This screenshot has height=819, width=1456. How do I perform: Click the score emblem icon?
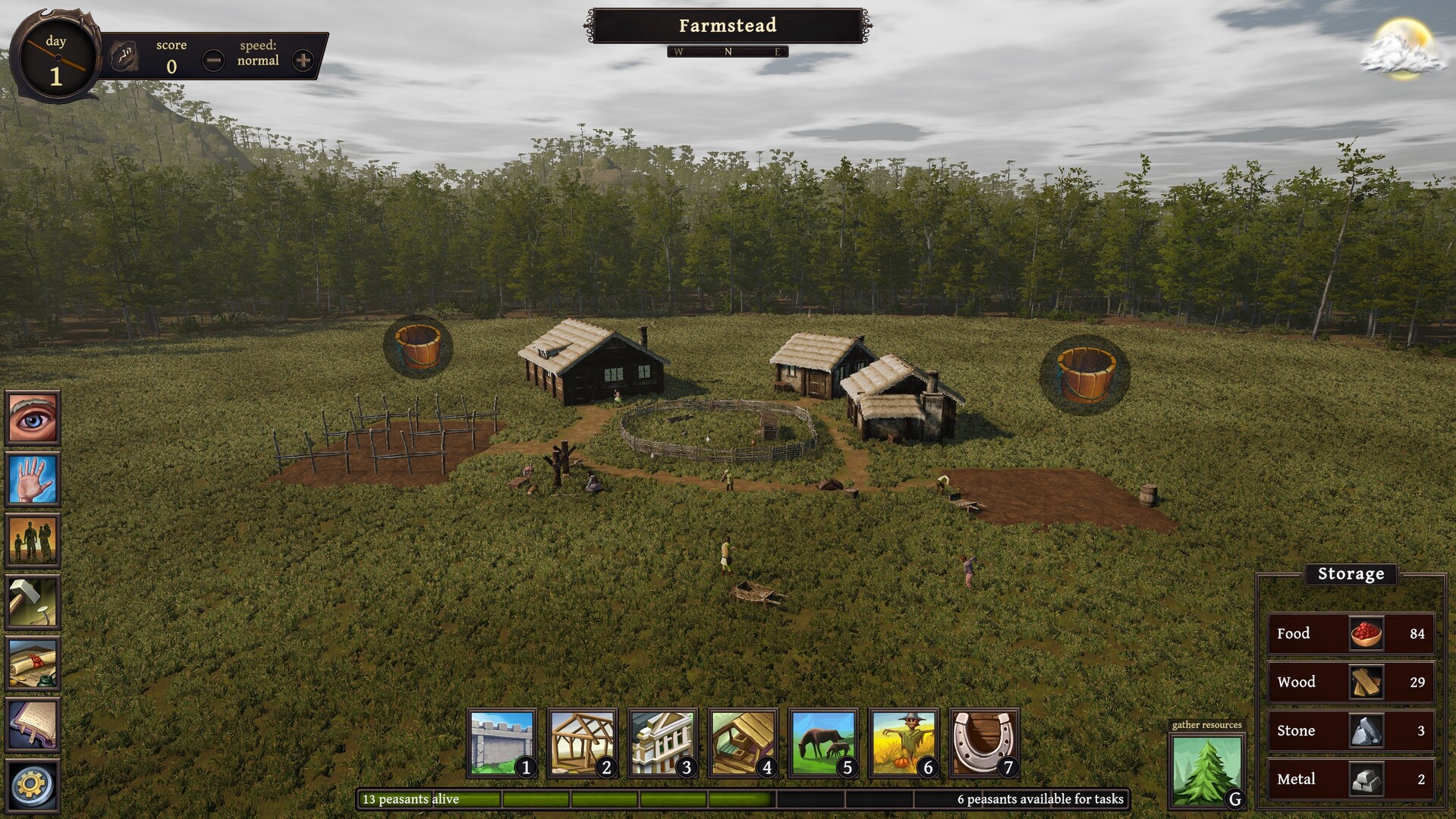[x=124, y=55]
